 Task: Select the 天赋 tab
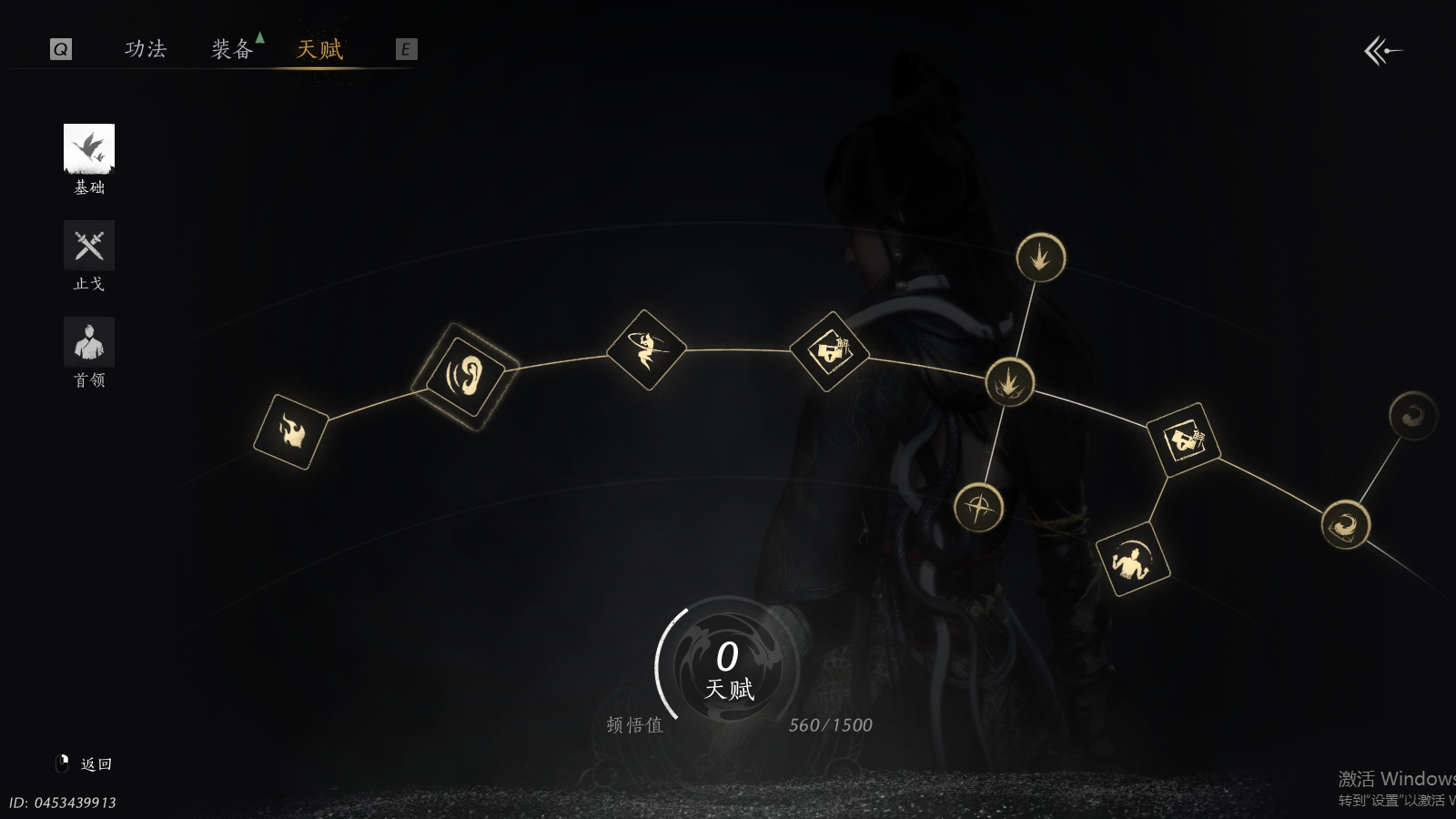(319, 49)
